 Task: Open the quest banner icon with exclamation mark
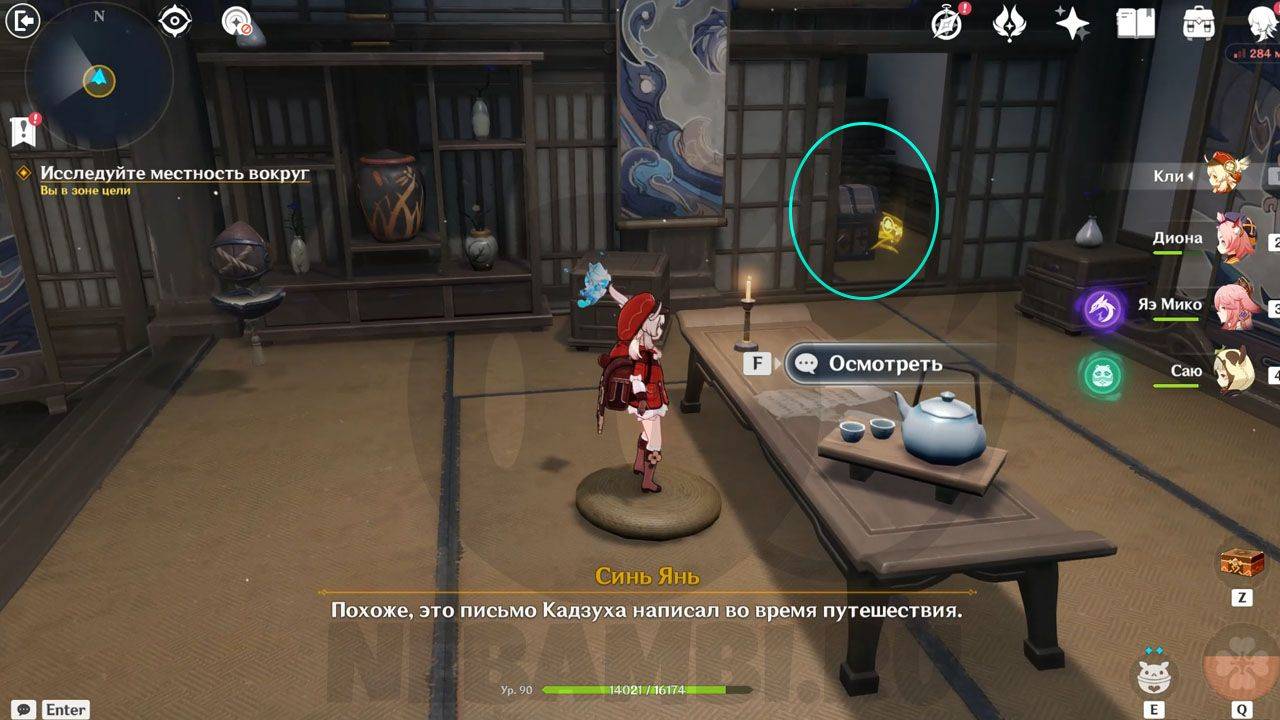23,129
